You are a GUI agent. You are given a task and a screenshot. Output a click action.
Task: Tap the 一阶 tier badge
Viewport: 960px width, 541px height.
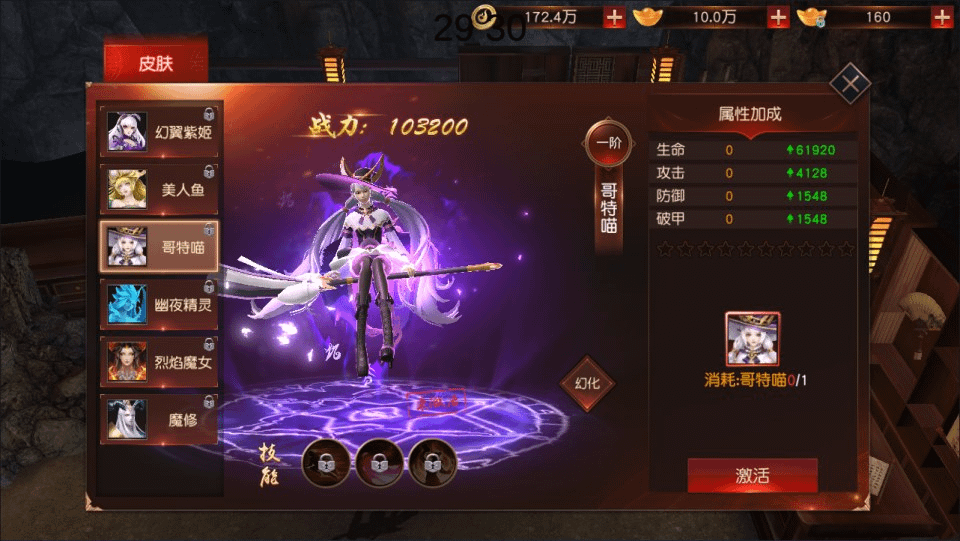point(609,144)
